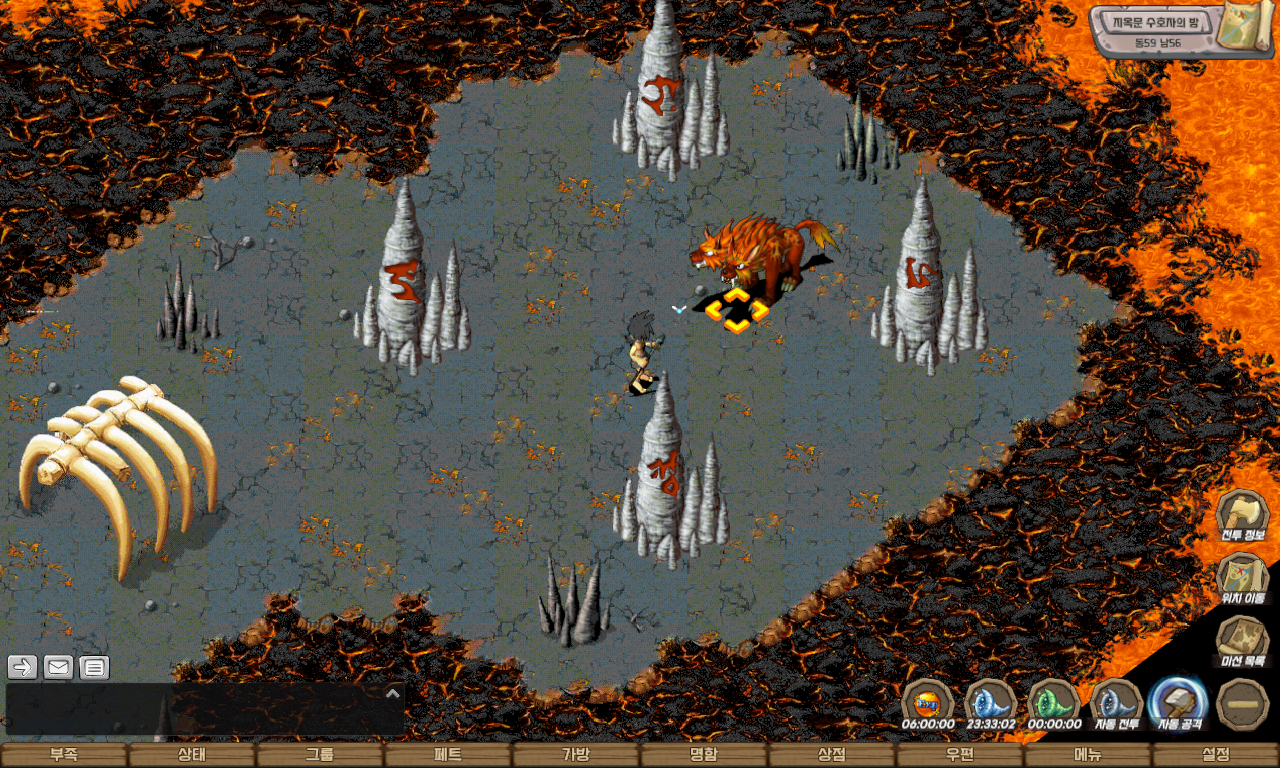Viewport: 1280px width, 768px height.
Task: Open the 페트 (Pet) menu
Action: (x=448, y=755)
